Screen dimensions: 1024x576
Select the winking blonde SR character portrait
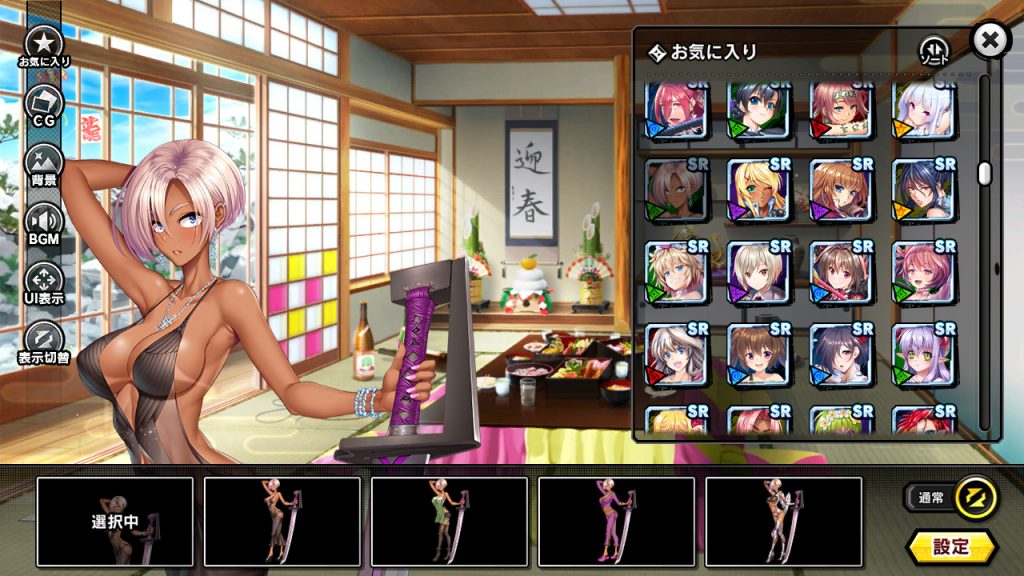[x=758, y=190]
